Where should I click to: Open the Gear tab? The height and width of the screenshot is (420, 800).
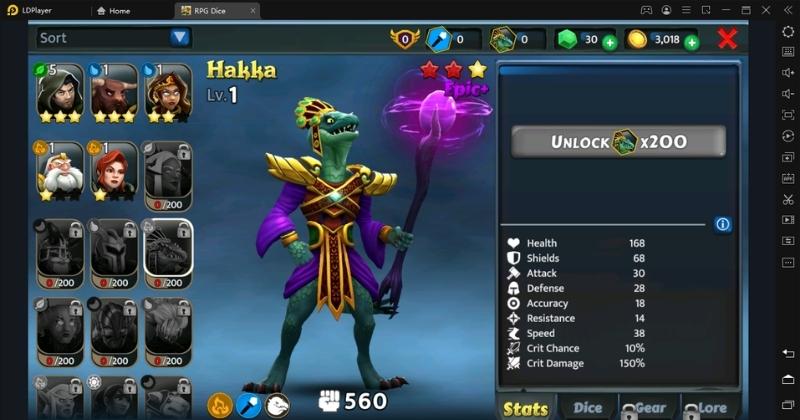pyautogui.click(x=648, y=407)
